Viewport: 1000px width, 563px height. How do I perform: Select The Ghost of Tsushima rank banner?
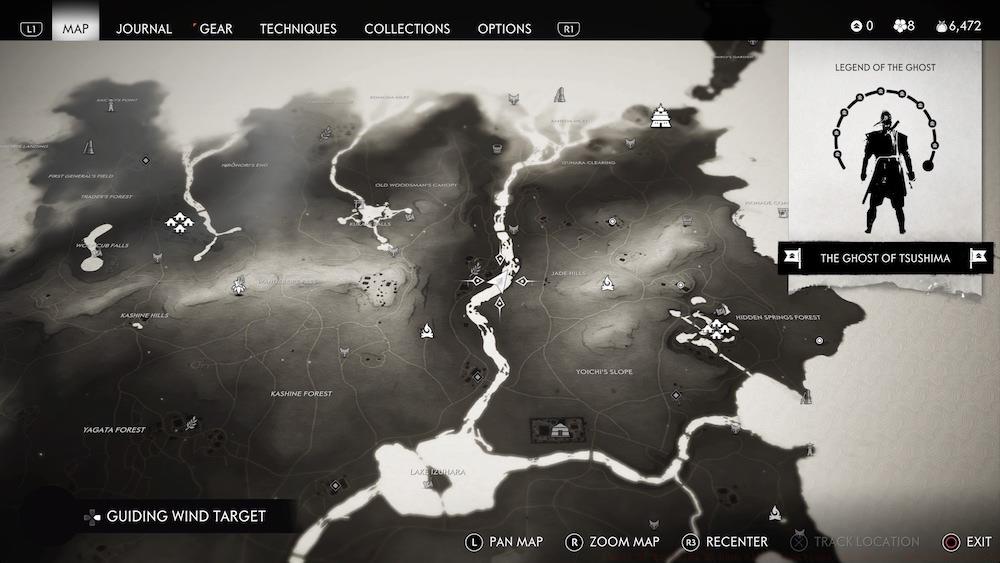coord(885,258)
